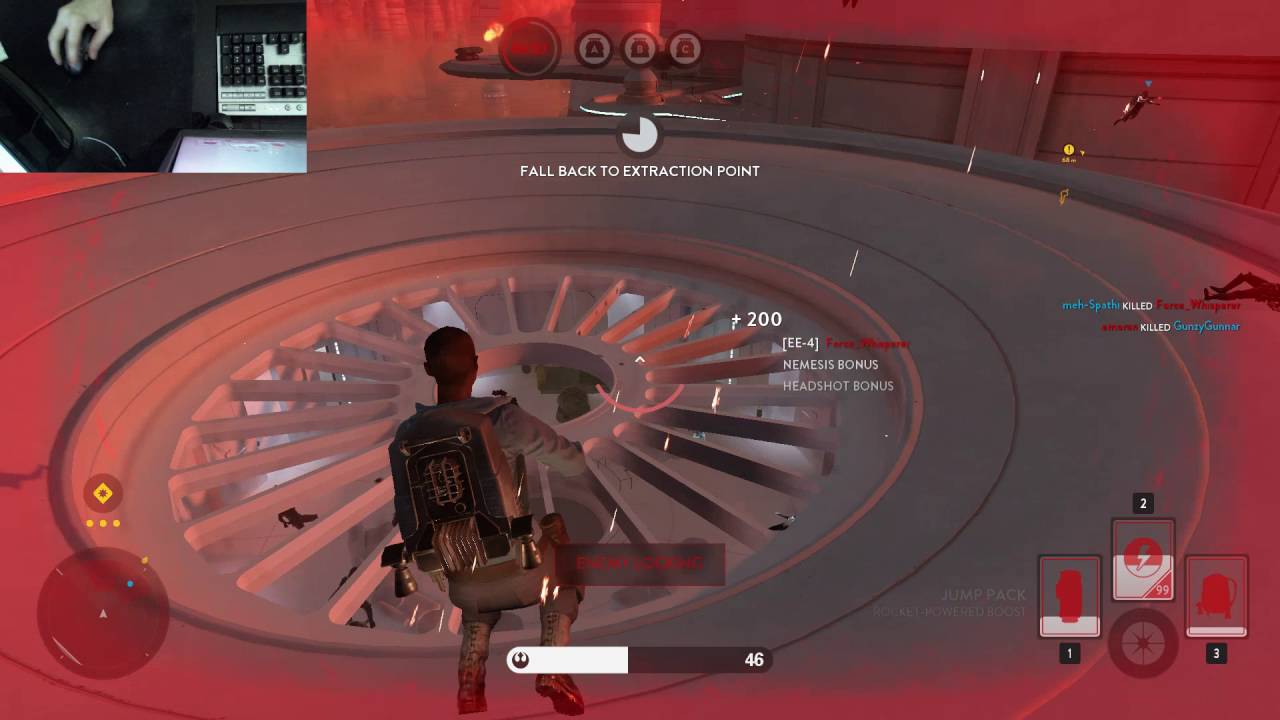Activate the lightning bolt charge card

[x=1143, y=559]
